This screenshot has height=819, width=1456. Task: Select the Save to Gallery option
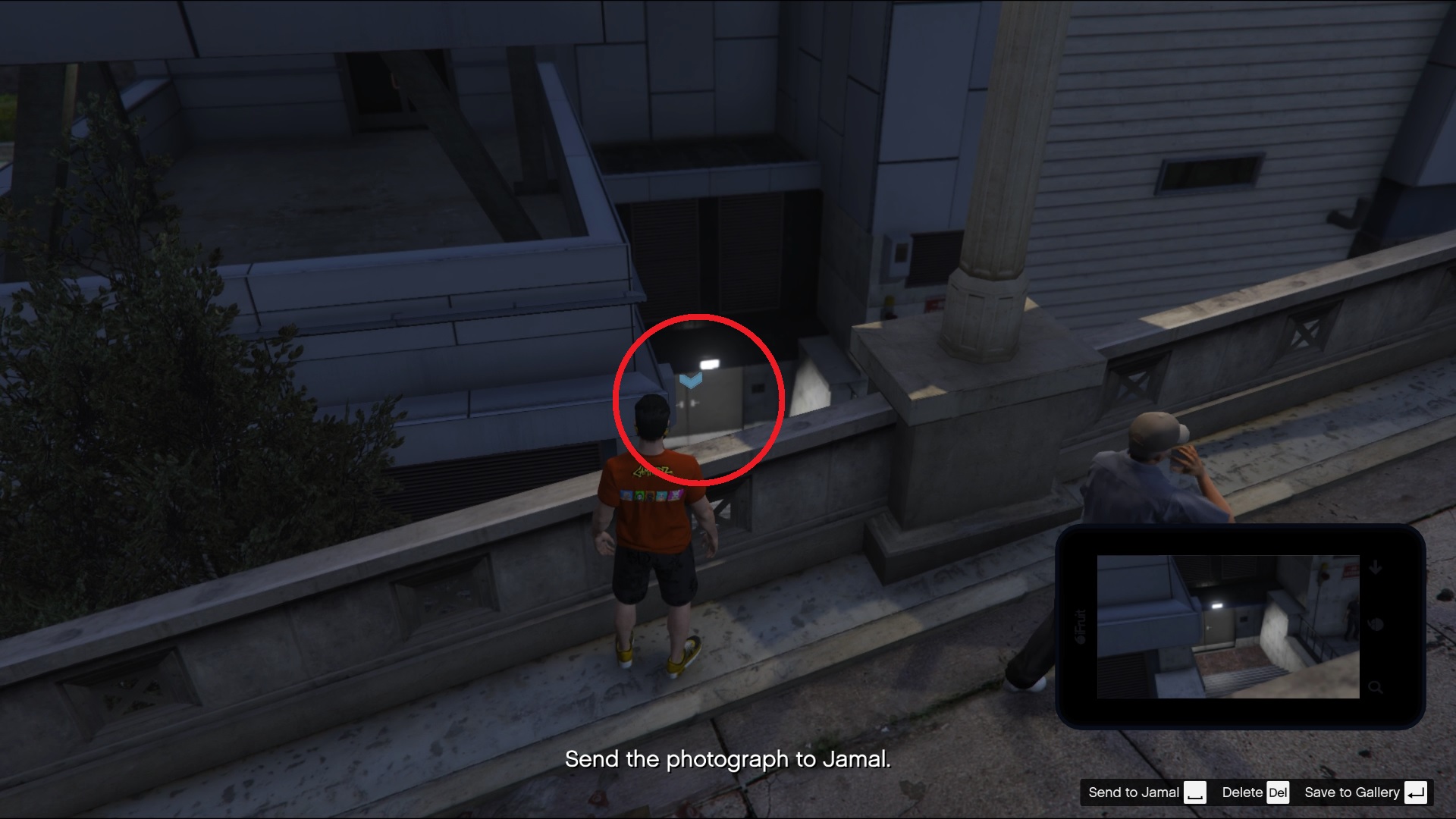pyautogui.click(x=1351, y=792)
